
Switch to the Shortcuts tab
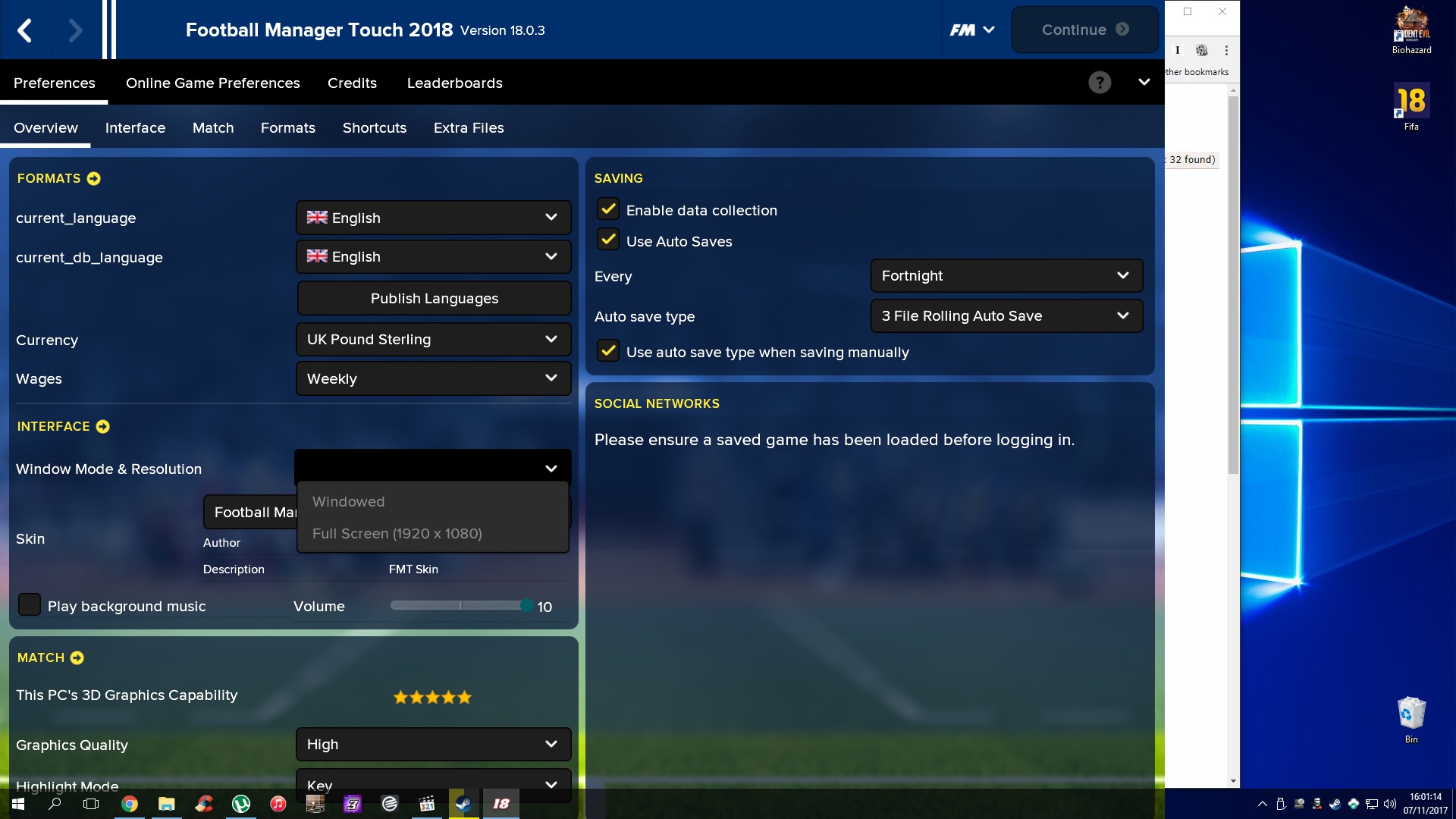pos(375,127)
